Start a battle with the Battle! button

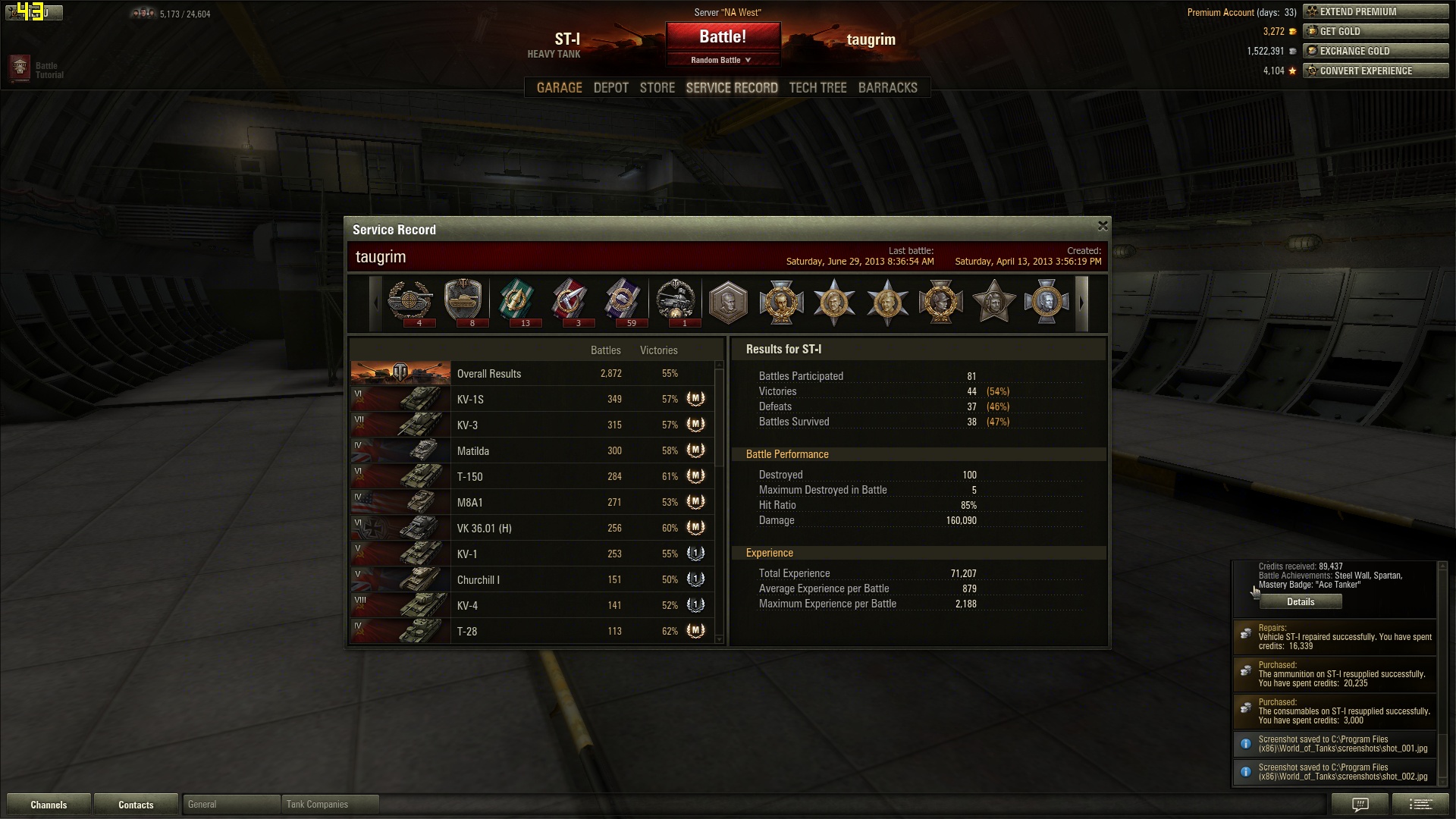[723, 36]
